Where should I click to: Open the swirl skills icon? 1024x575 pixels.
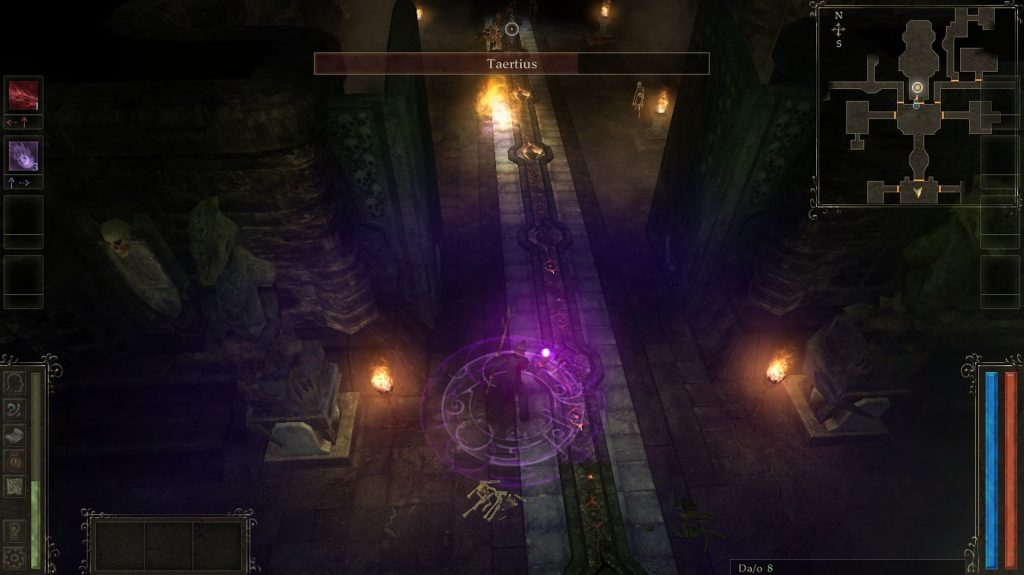(15, 409)
